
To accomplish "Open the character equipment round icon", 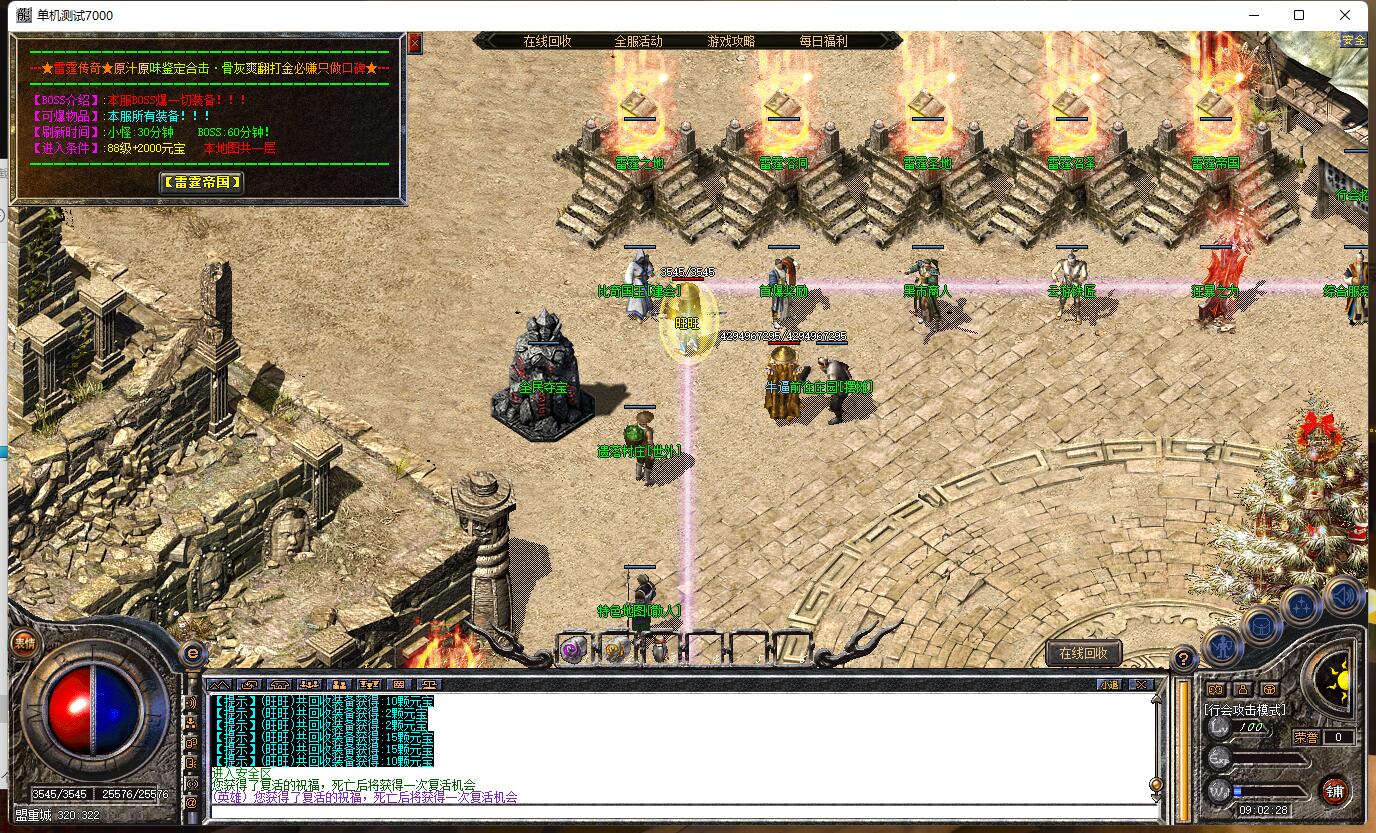I will click(1222, 645).
